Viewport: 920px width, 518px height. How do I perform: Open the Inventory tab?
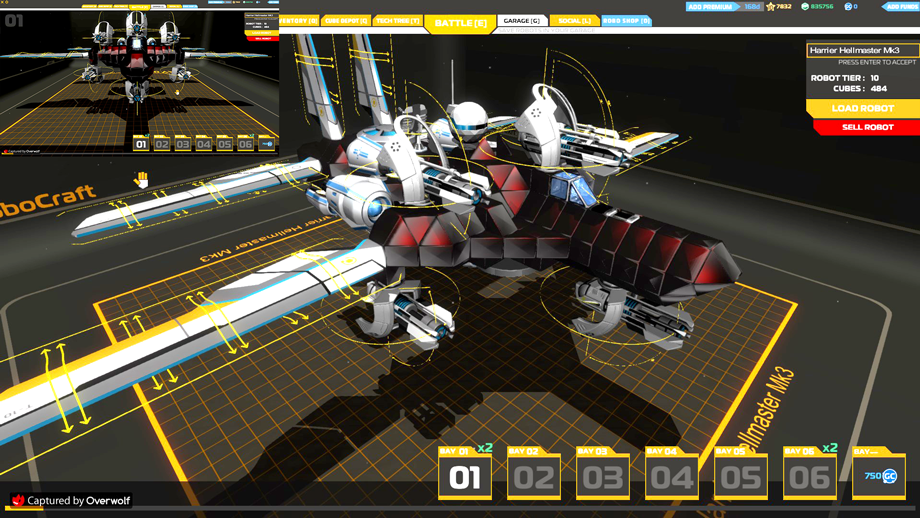[298, 21]
